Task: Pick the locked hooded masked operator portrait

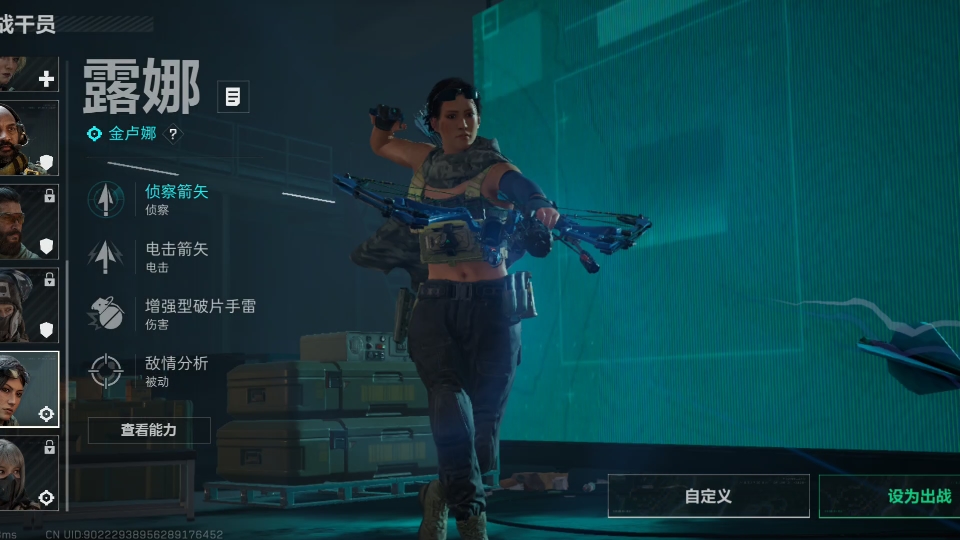Action: (28, 304)
